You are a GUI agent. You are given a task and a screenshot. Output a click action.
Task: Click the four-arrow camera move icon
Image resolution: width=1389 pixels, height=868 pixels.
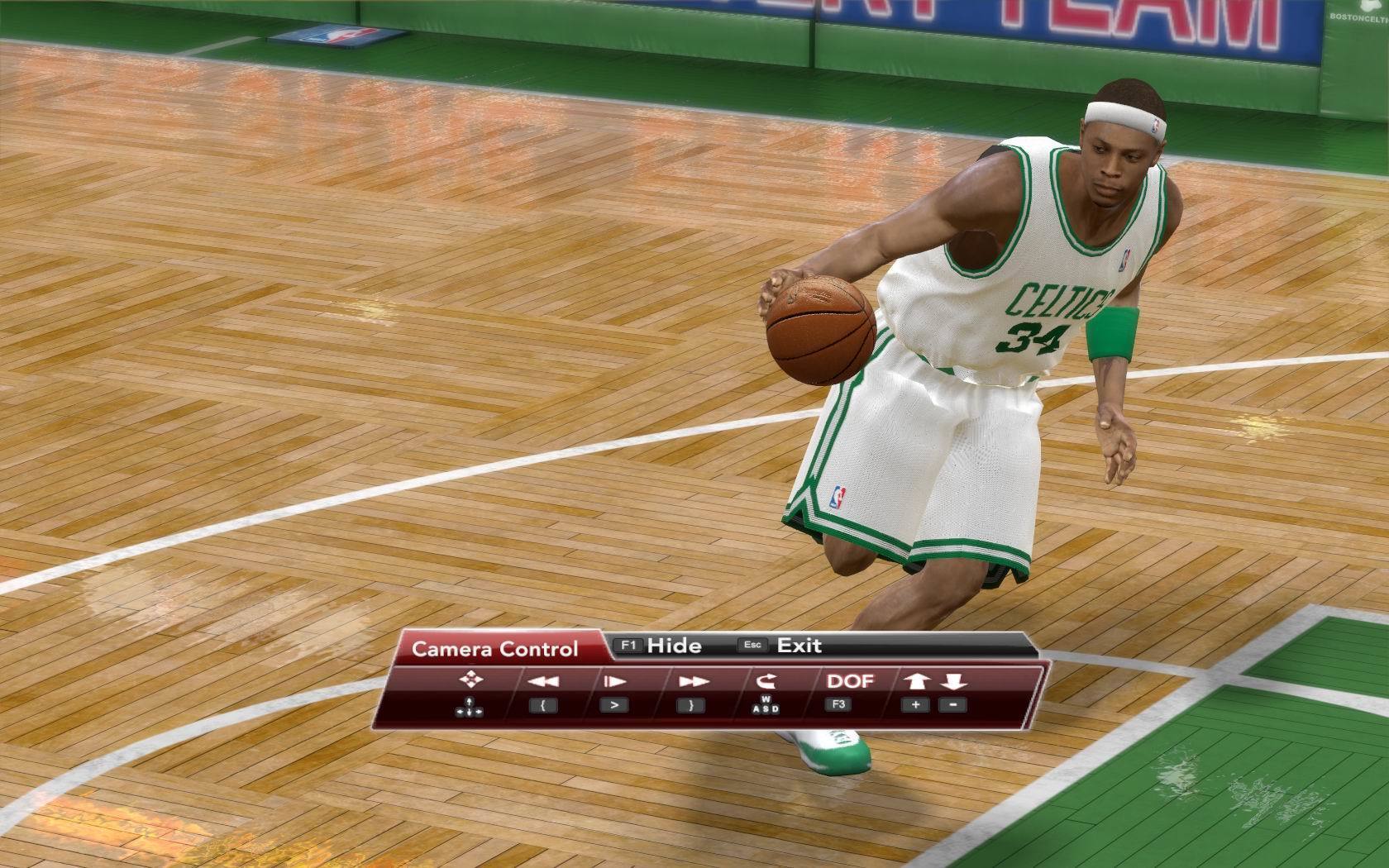(470, 680)
